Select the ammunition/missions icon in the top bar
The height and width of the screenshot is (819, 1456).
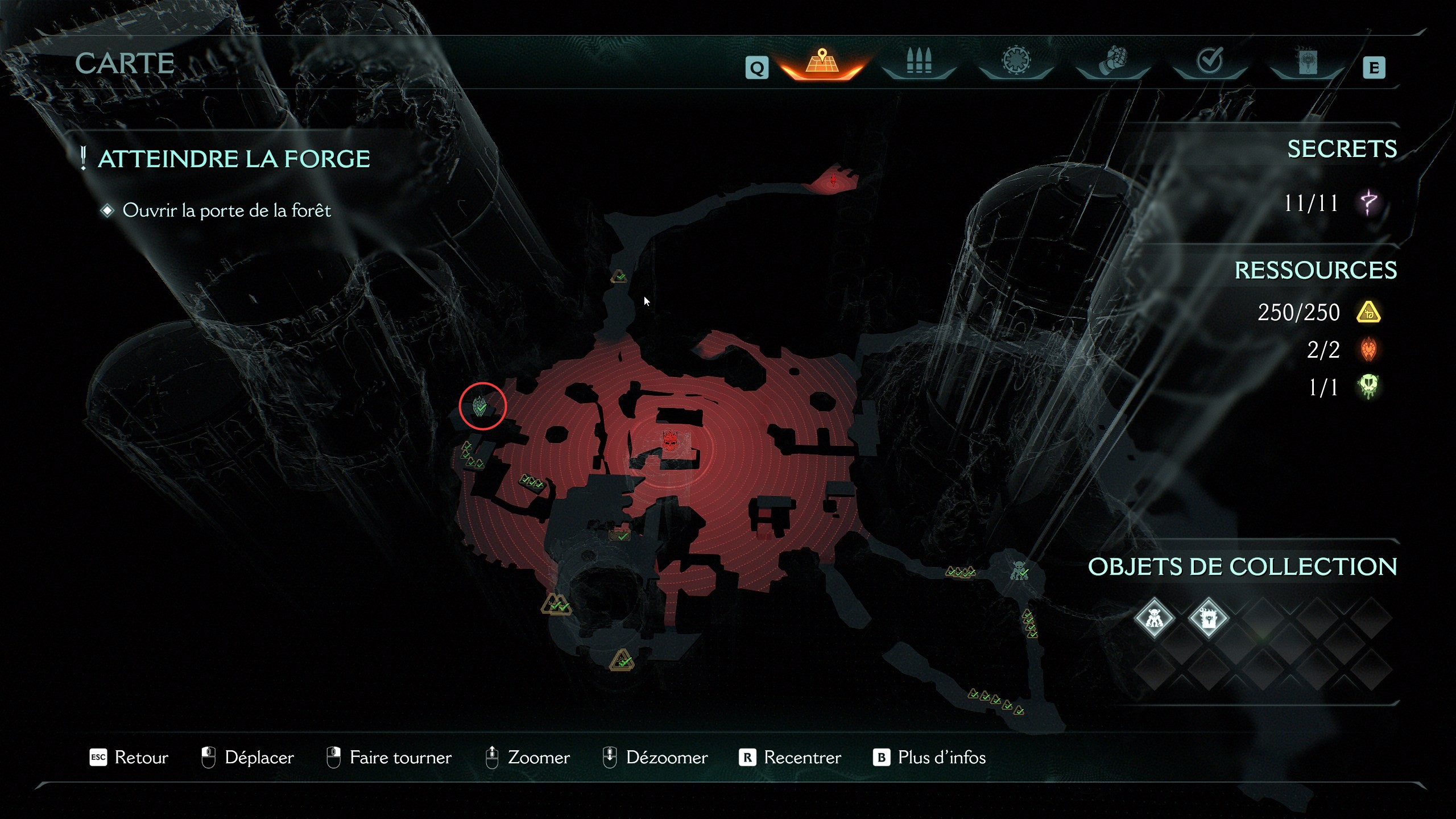click(919, 64)
